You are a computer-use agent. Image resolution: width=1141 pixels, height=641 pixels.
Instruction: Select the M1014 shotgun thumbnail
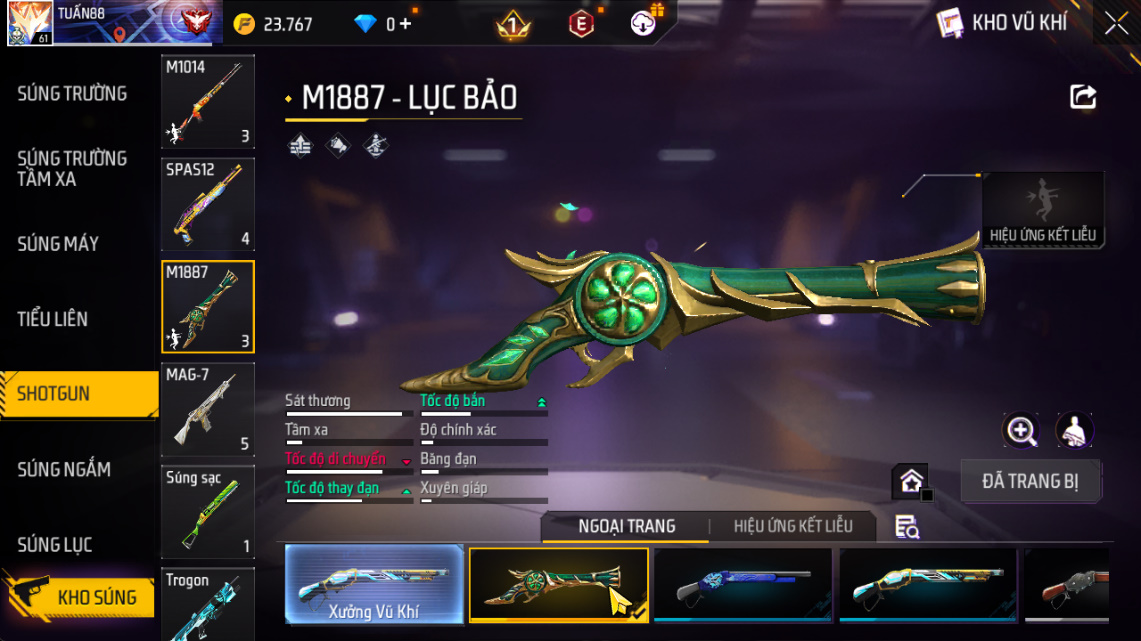[208, 101]
